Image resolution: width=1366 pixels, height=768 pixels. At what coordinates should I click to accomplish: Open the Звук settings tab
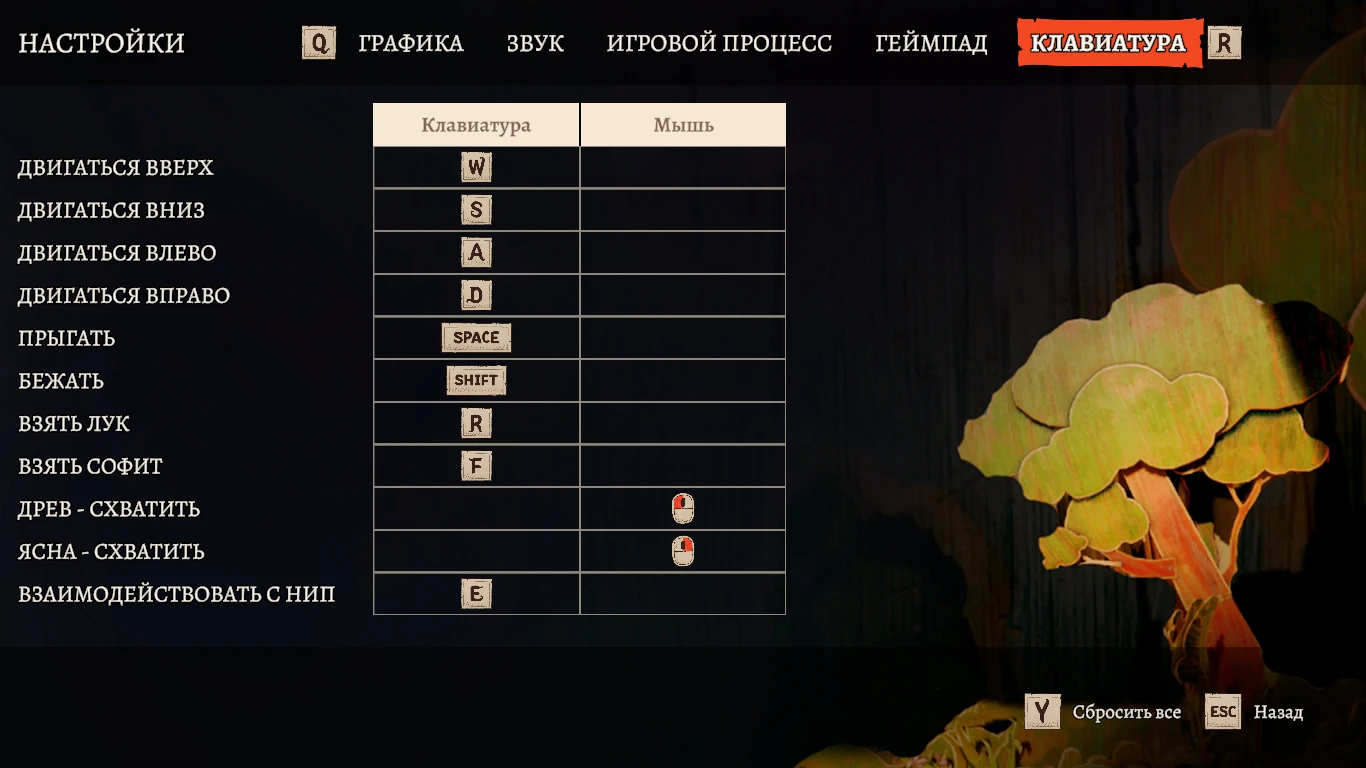click(536, 43)
